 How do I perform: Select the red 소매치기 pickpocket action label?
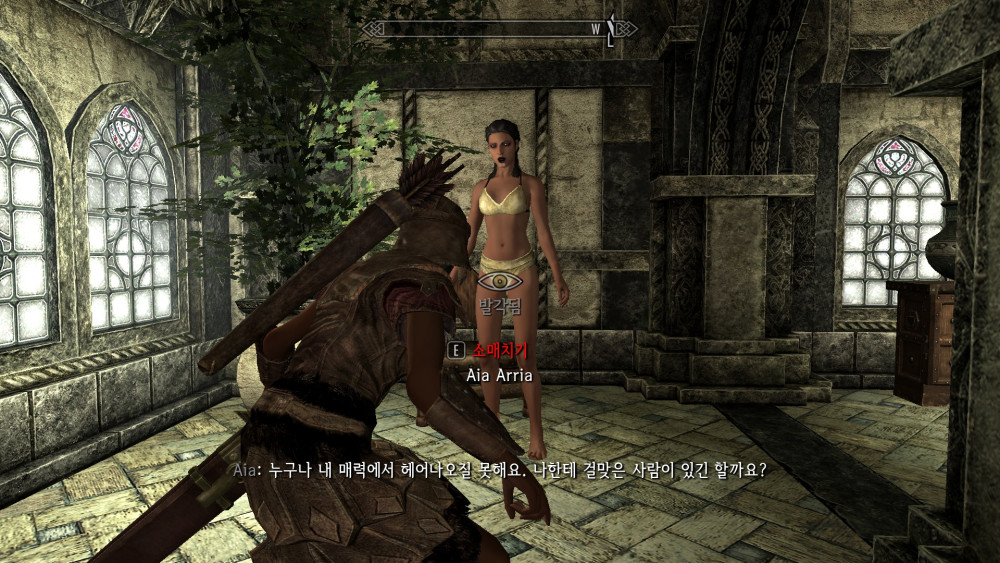click(499, 350)
